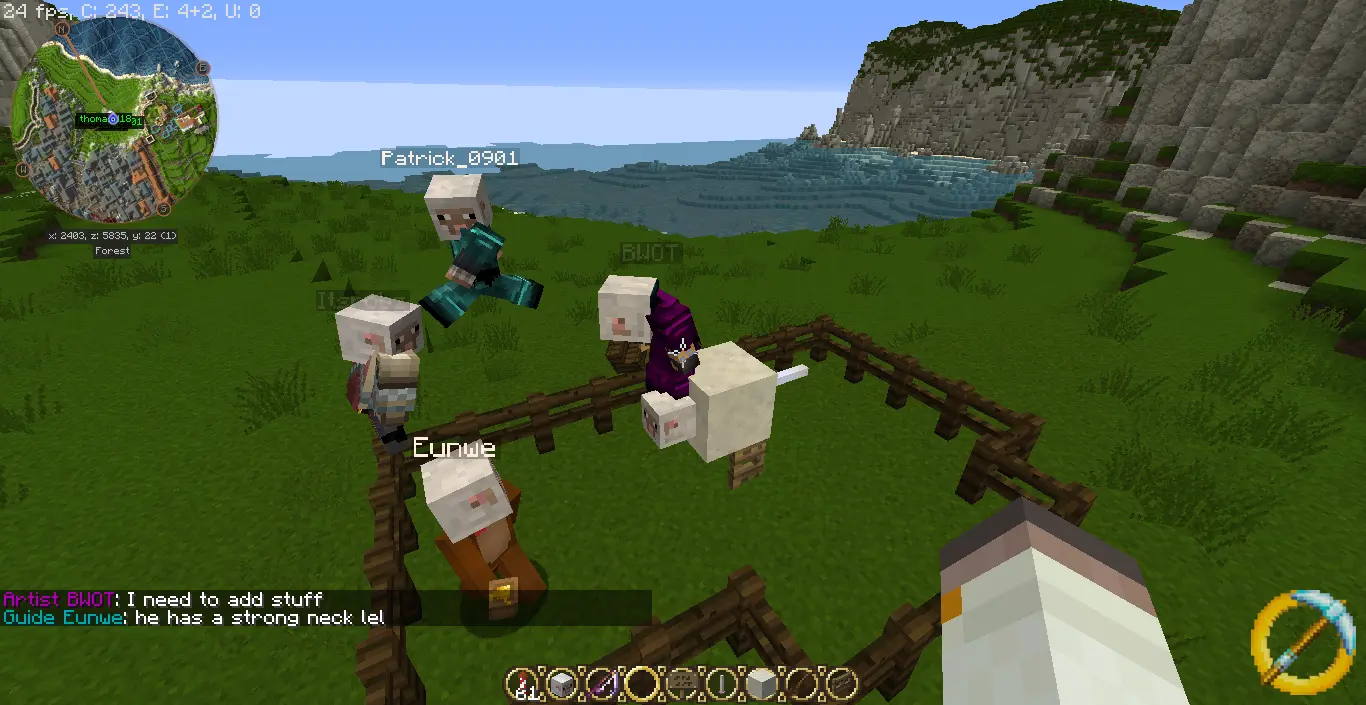Click the east compass marker on minimap
Image resolution: width=1366 pixels, height=705 pixels.
pos(203,67)
